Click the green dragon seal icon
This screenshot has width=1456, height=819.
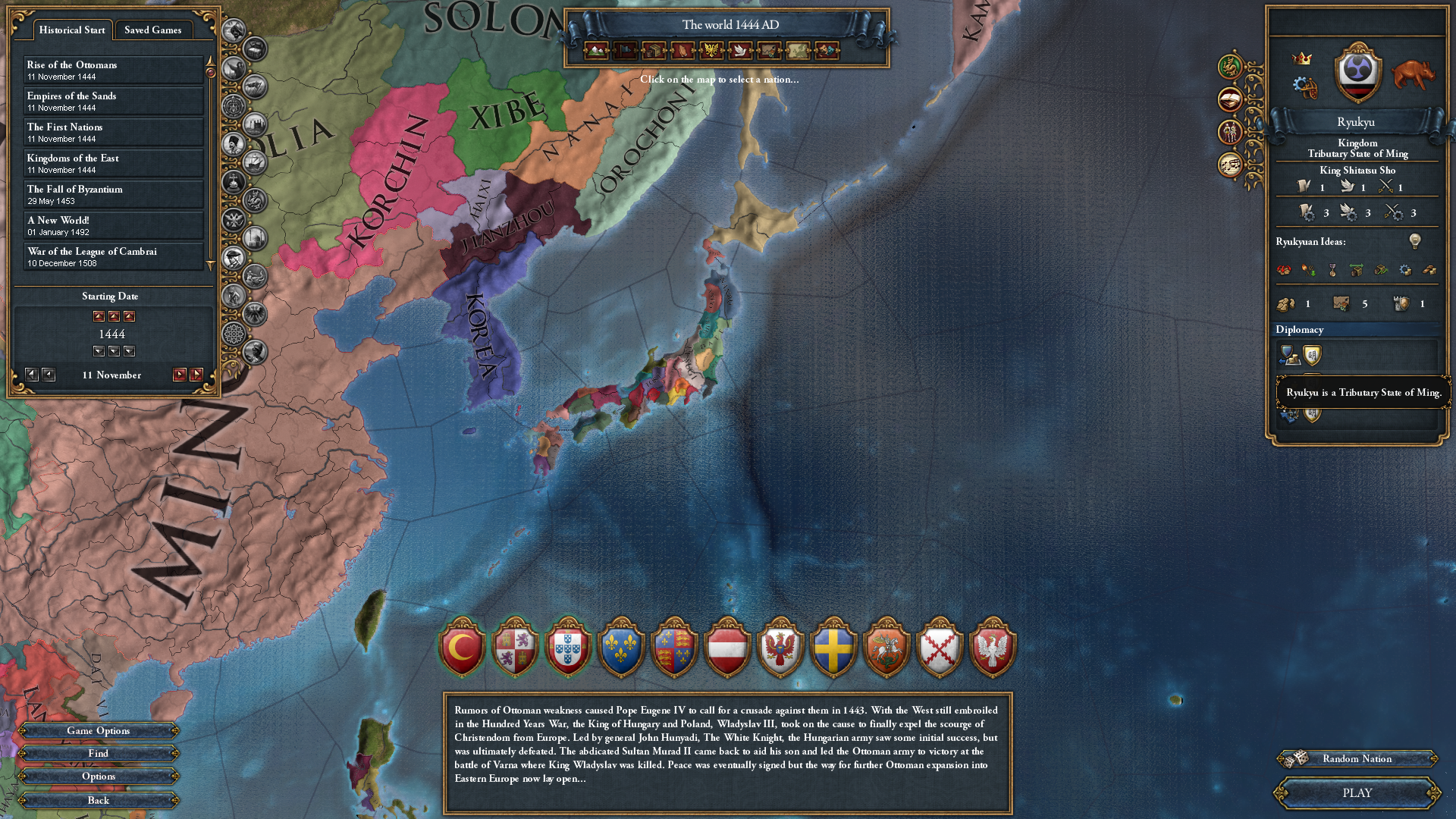[x=1229, y=67]
